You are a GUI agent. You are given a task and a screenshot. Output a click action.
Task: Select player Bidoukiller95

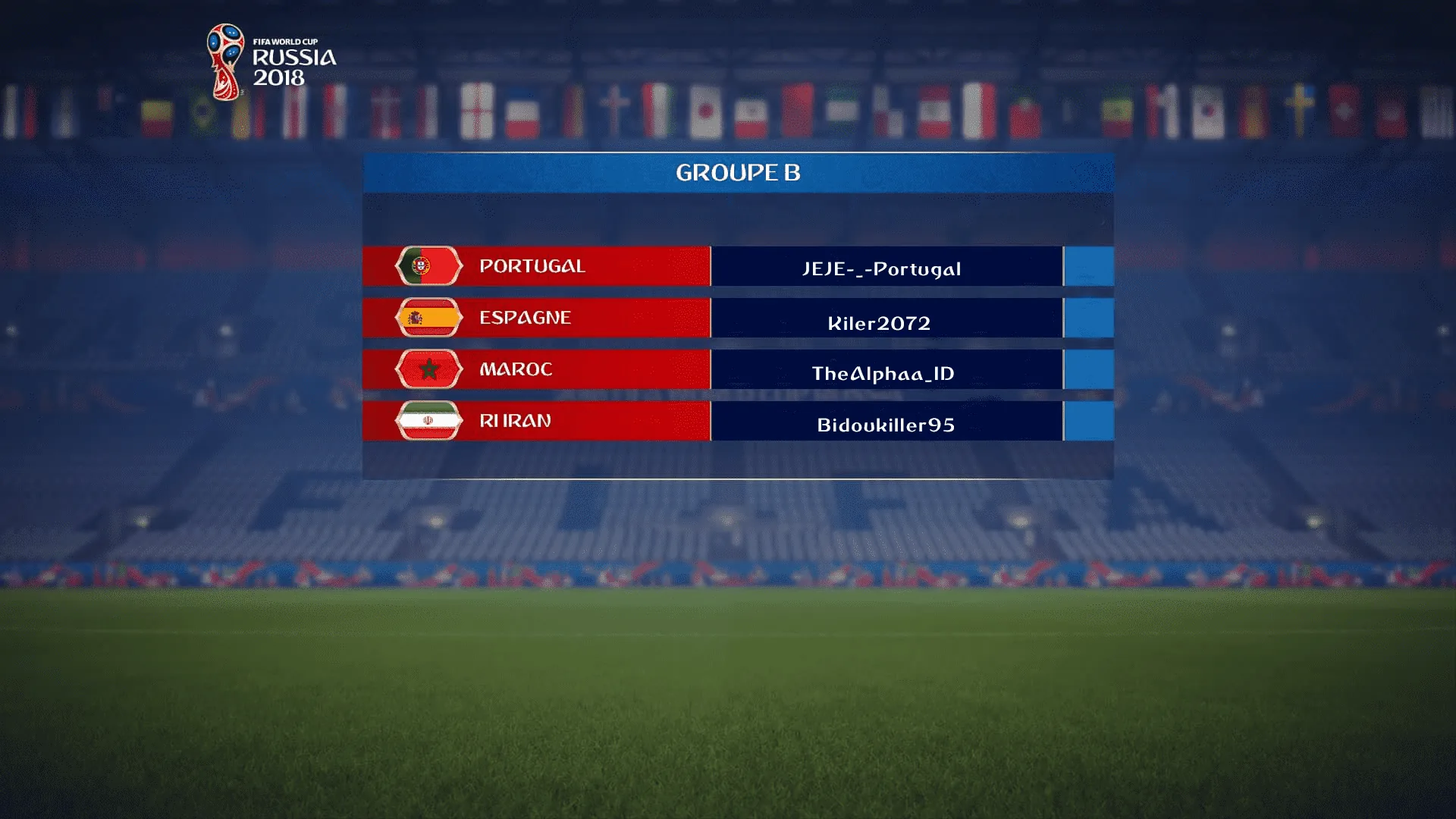click(886, 425)
